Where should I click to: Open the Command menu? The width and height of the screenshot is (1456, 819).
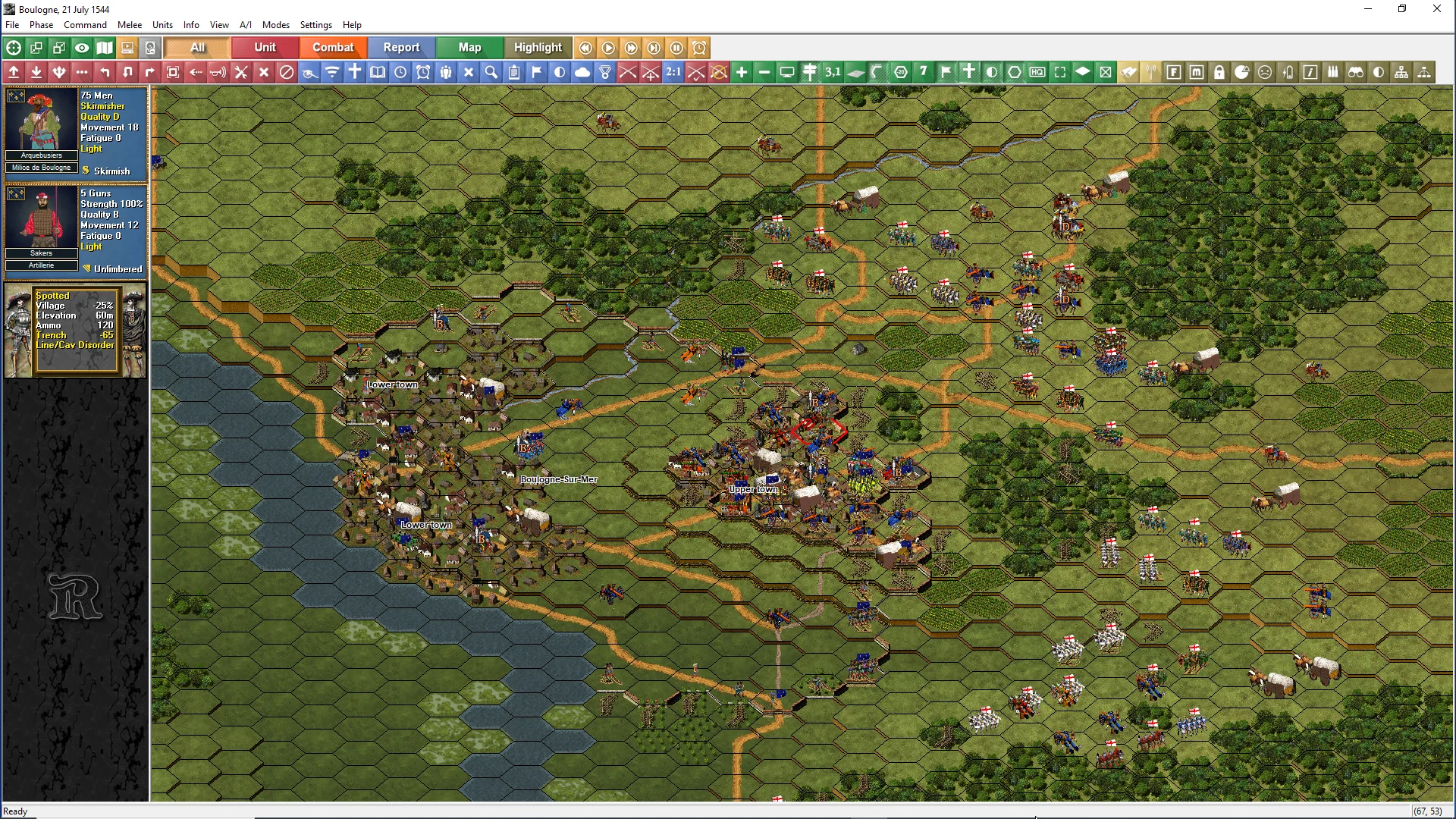(x=85, y=25)
